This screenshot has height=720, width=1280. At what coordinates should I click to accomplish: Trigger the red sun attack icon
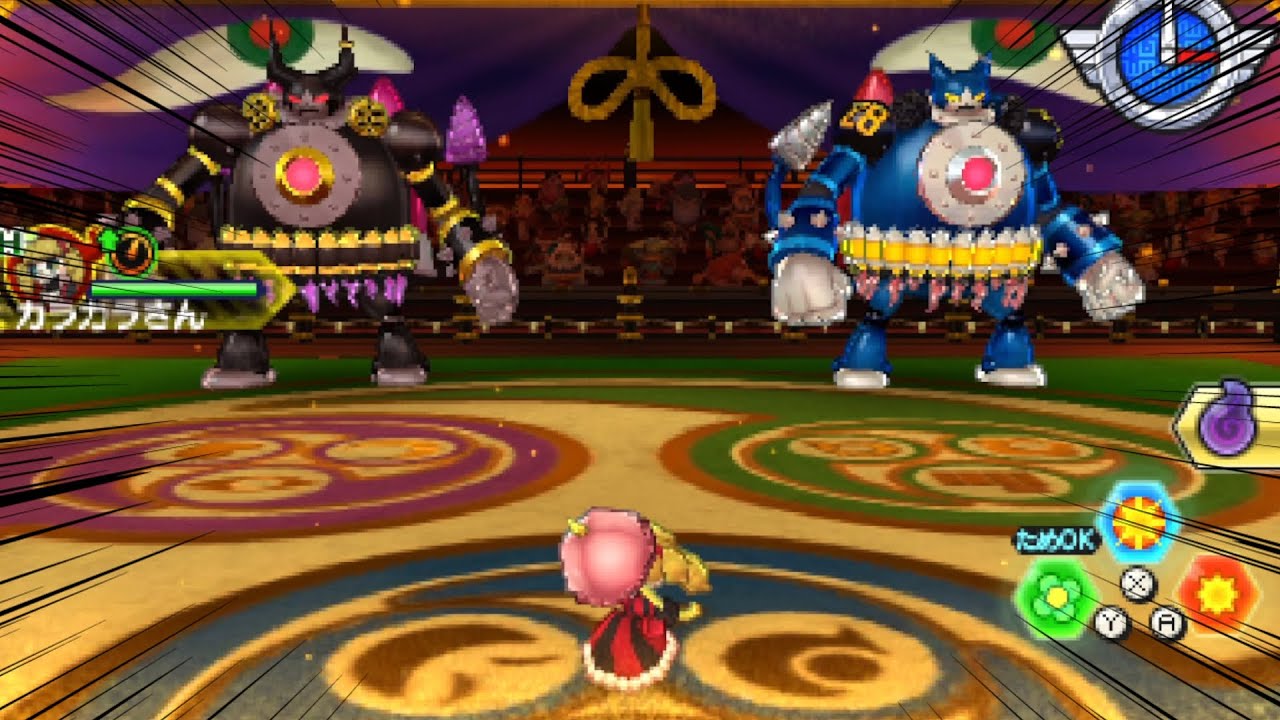[1216, 593]
